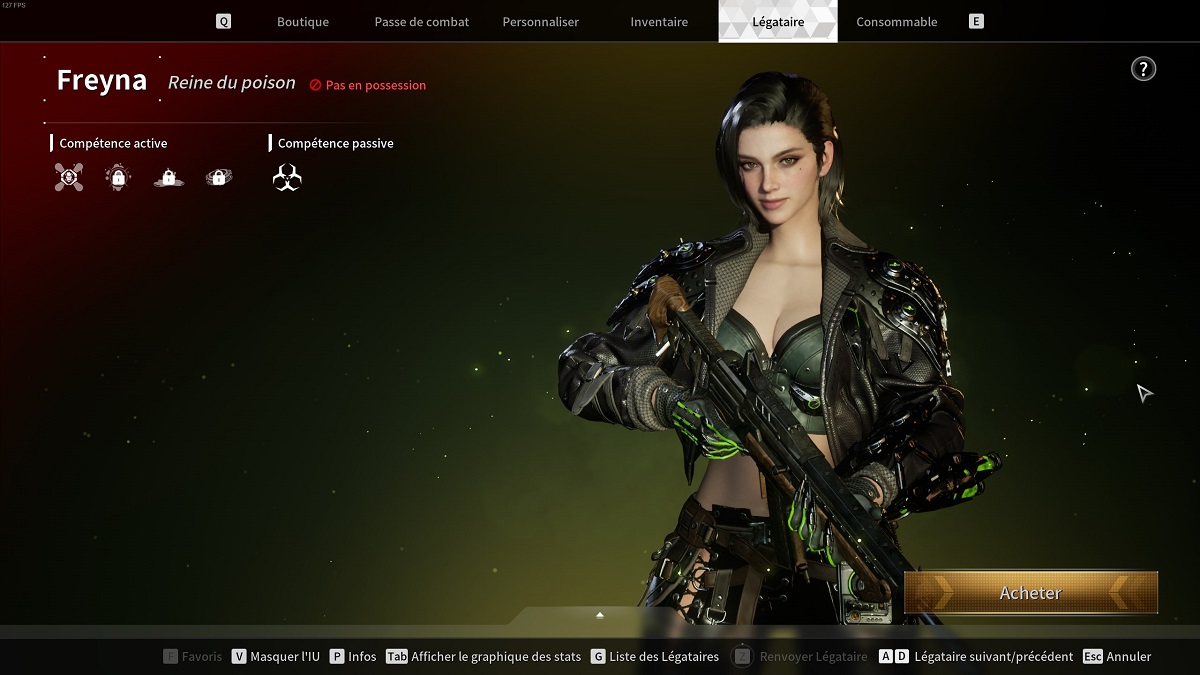Go to the Personnaliser tab
The image size is (1200, 675).
(540, 22)
